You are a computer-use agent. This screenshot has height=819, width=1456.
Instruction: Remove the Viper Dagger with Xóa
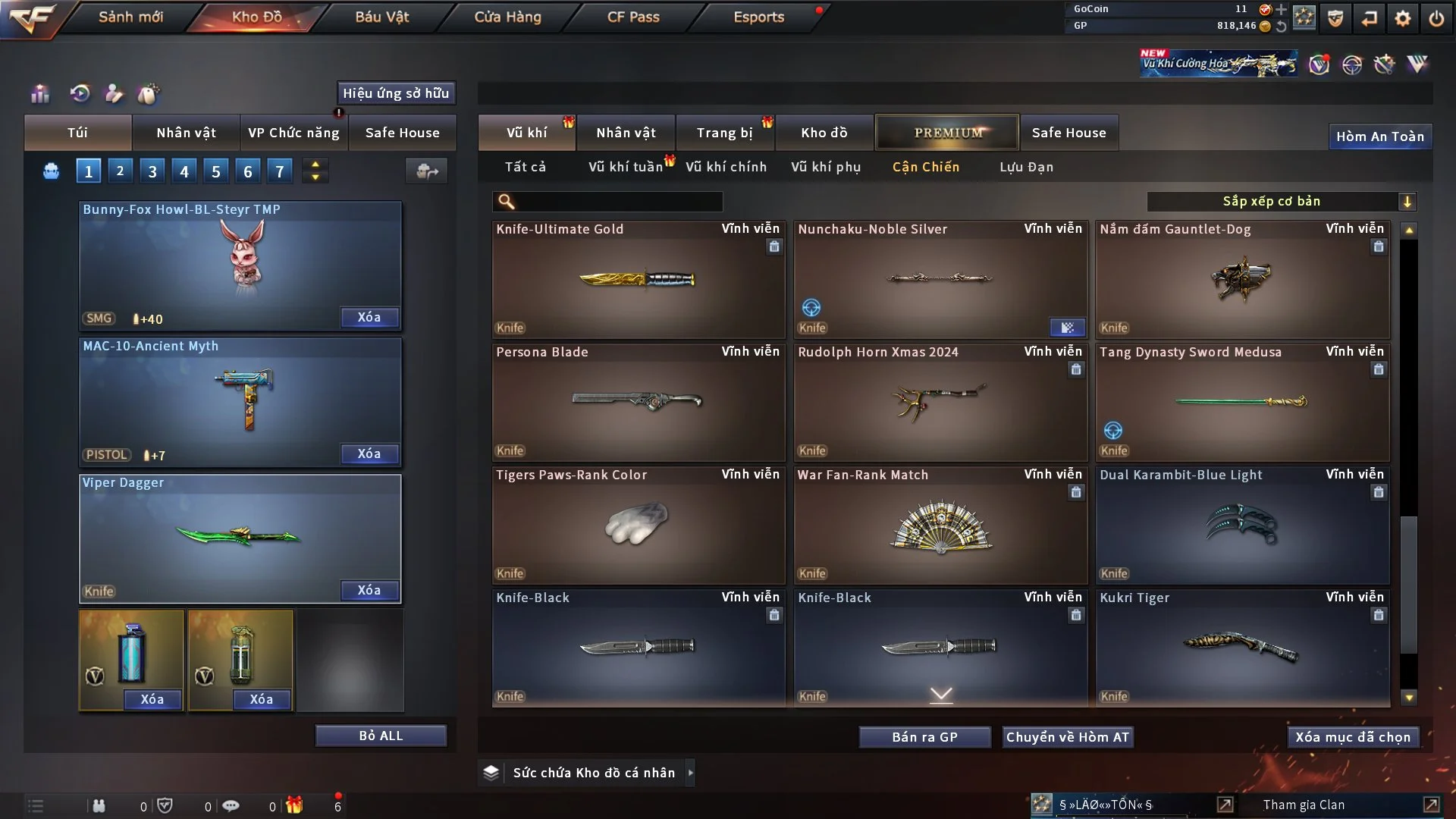pos(369,590)
